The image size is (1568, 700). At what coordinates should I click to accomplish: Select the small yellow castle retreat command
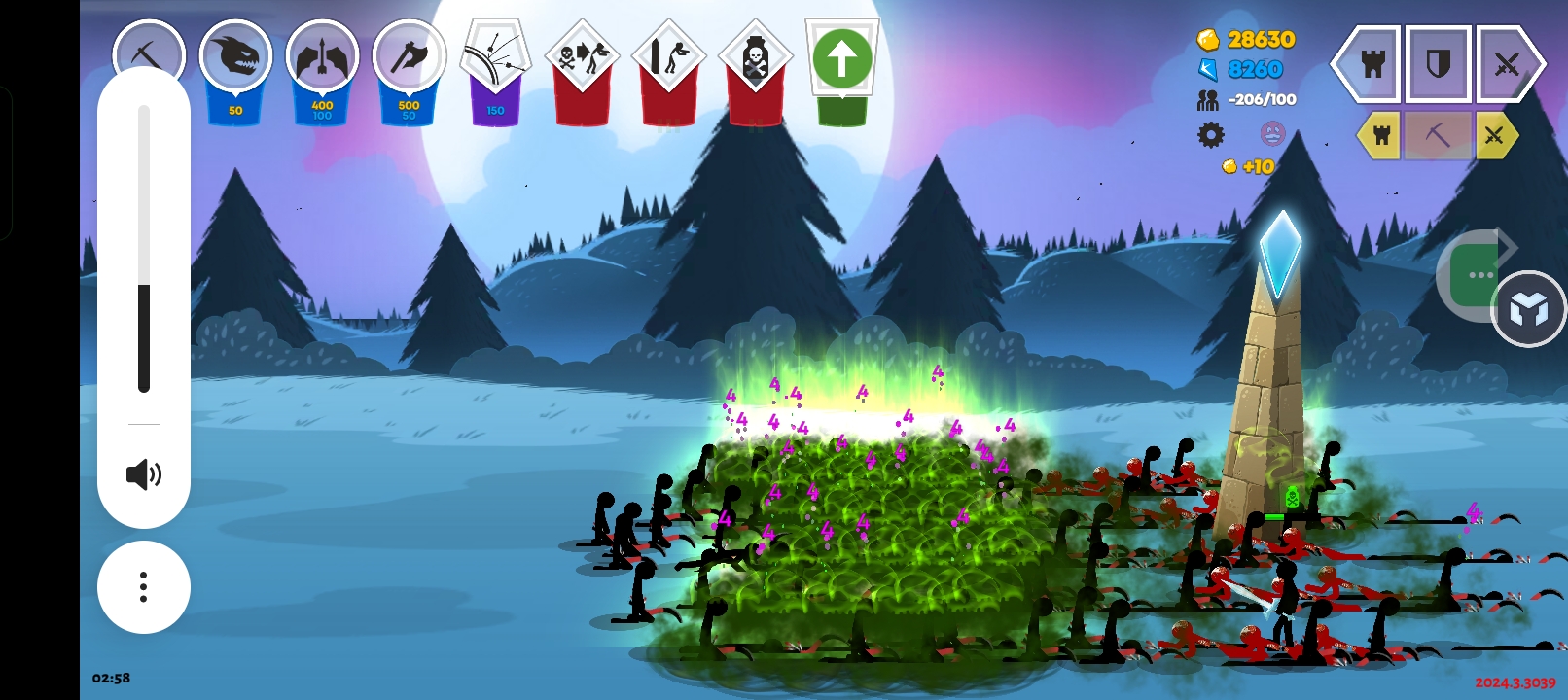pyautogui.click(x=1381, y=135)
